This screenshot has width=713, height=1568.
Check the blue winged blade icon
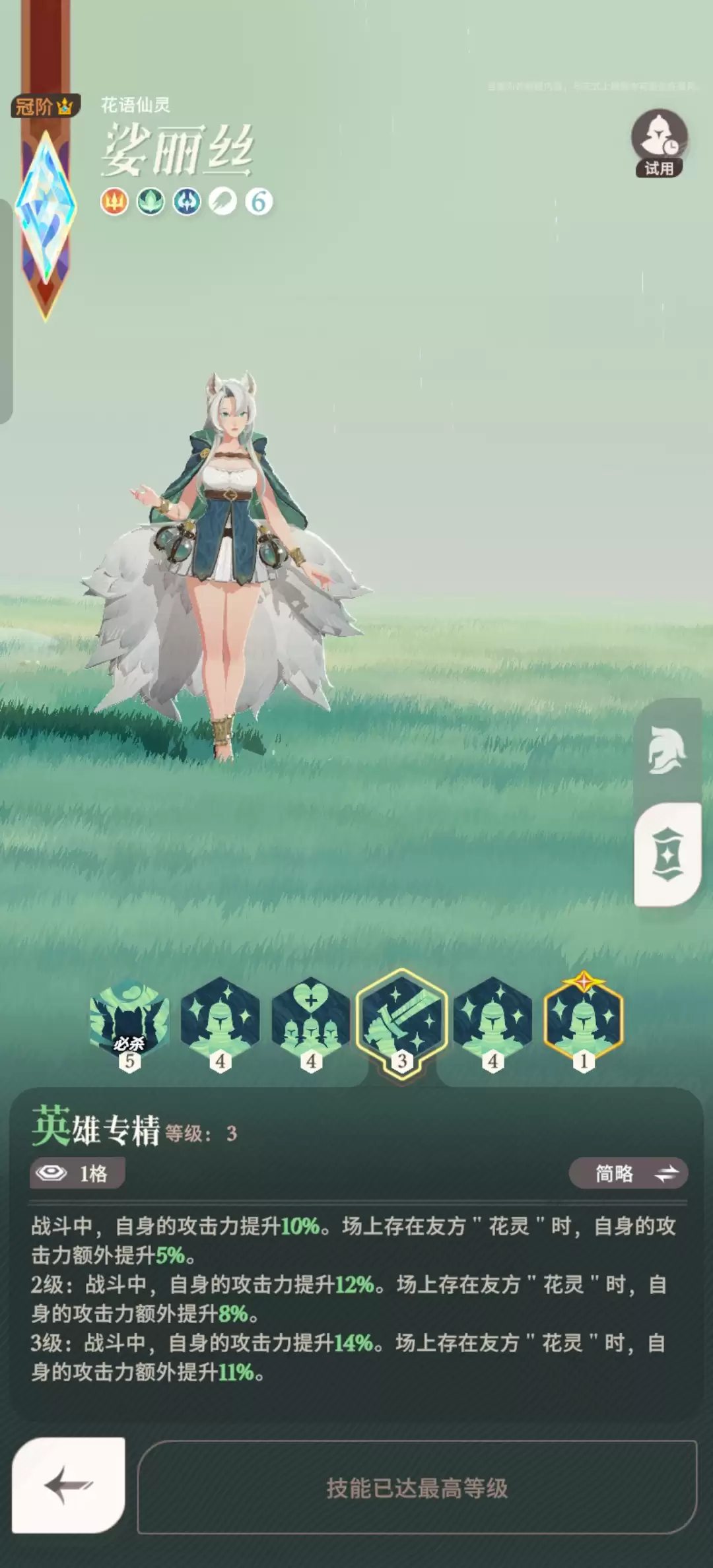[187, 201]
